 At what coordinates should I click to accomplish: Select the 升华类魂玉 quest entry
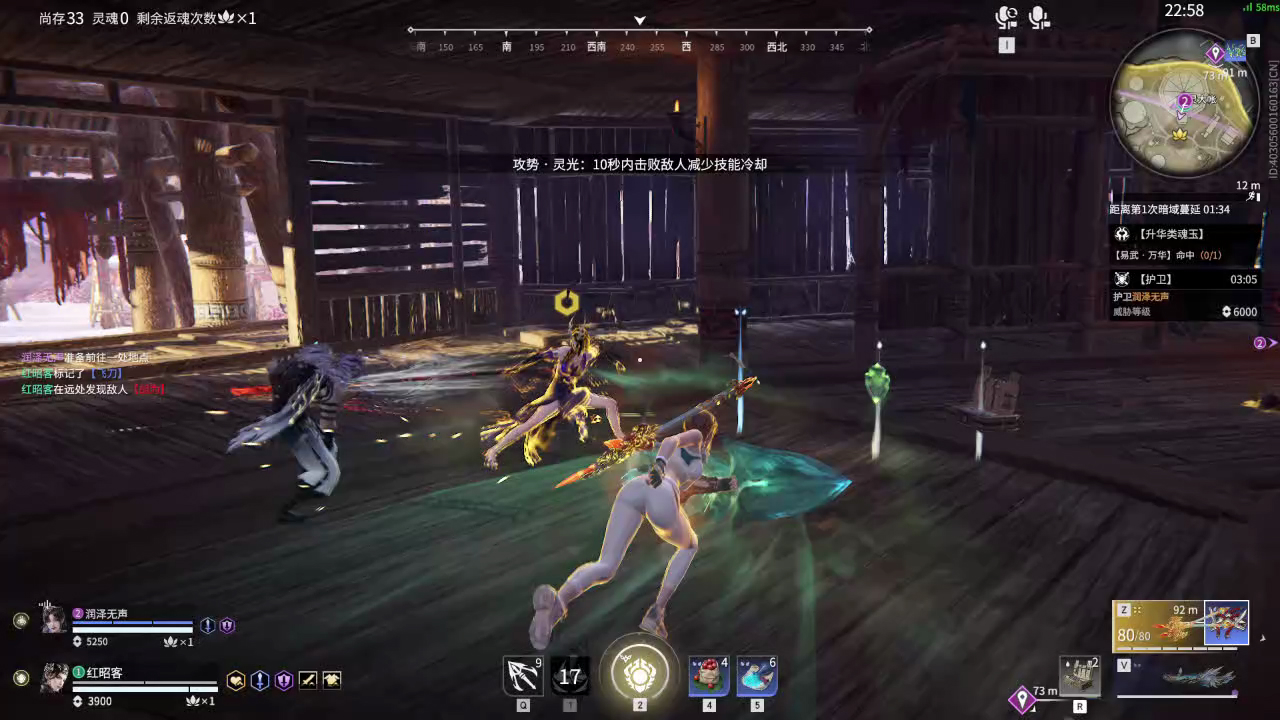[x=1180, y=234]
